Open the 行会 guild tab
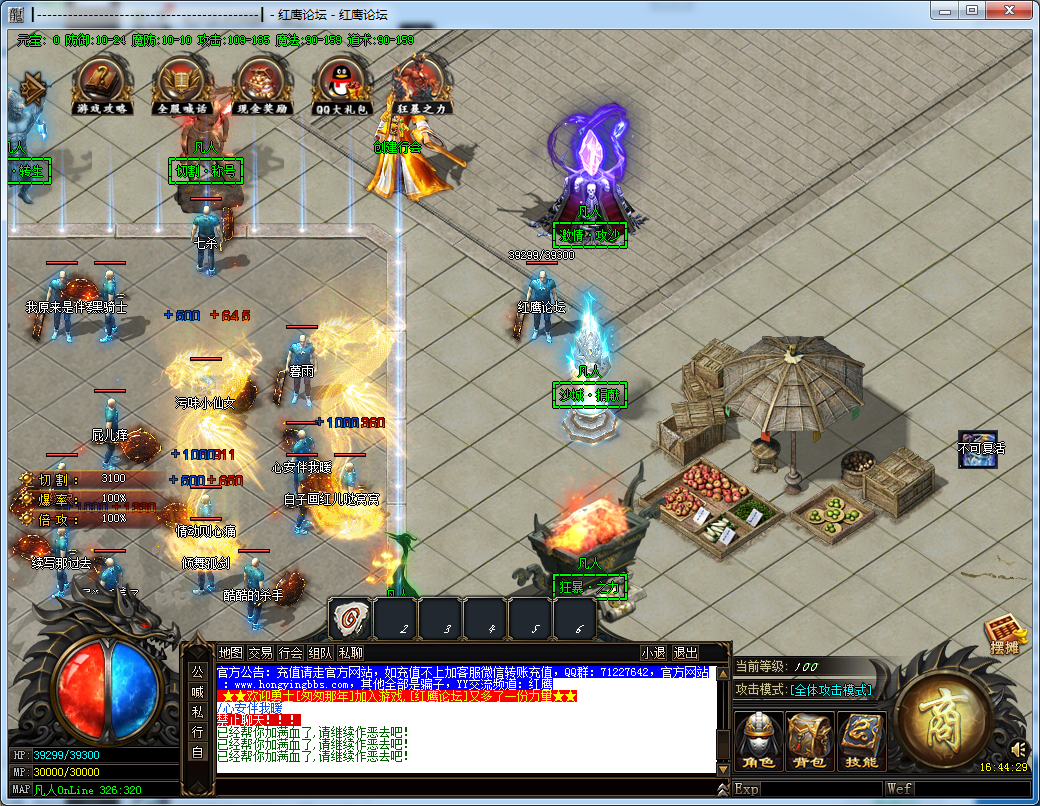This screenshot has height=806, width=1040. (x=290, y=653)
